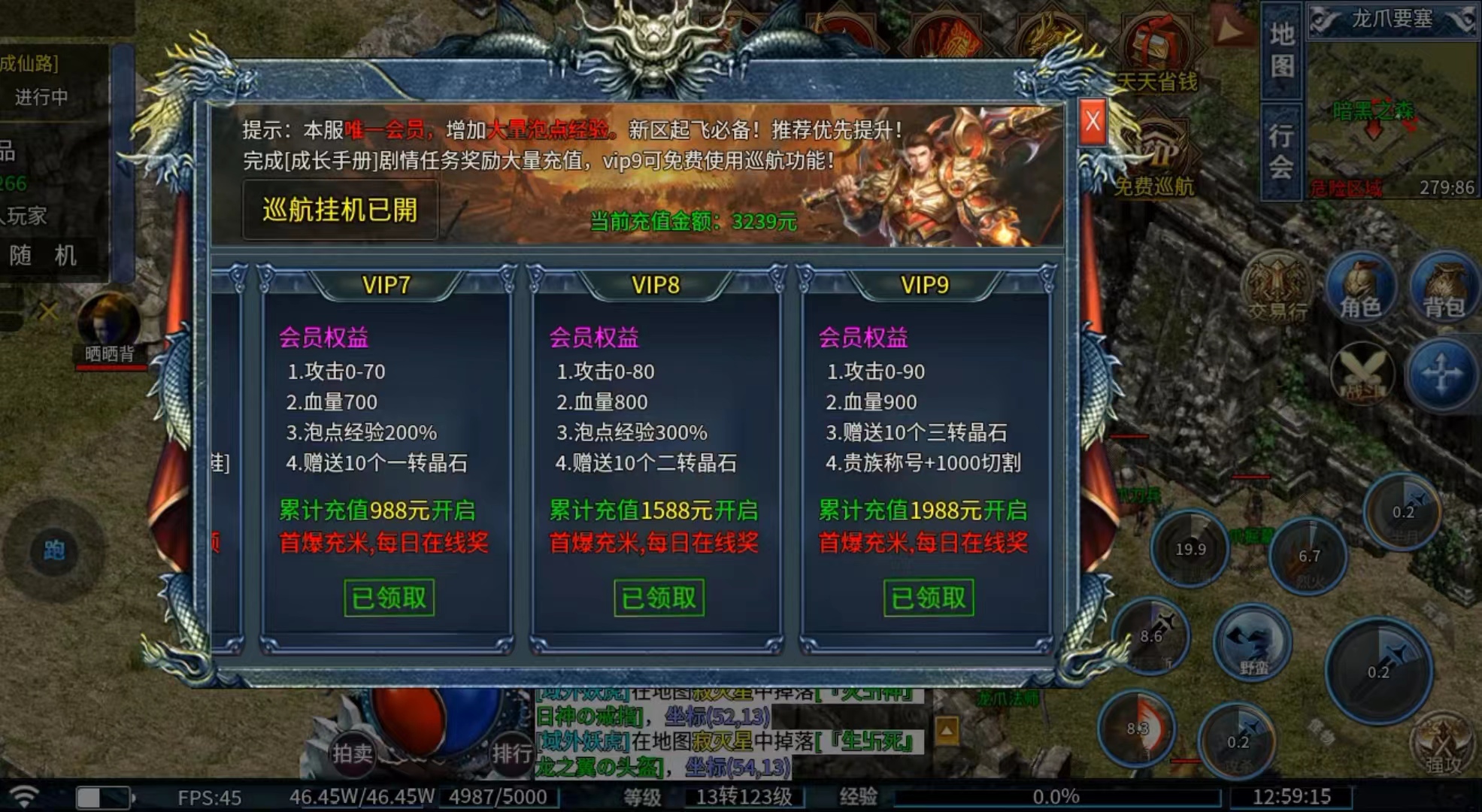Screen dimensions: 1482x812
Task: Open the 排行 ranking button
Action: [x=511, y=752]
